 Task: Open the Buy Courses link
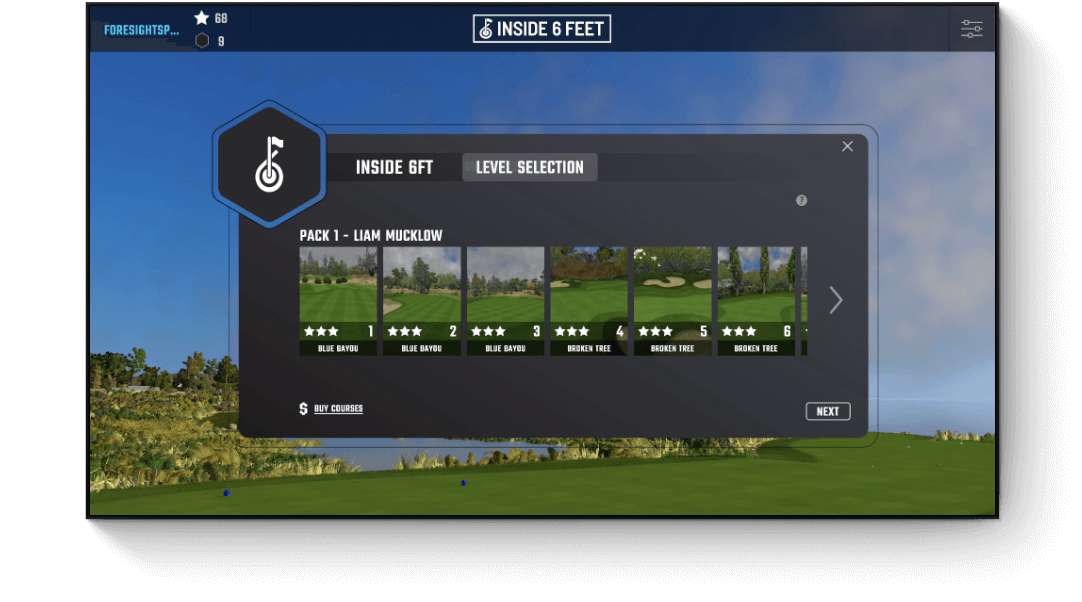coord(338,409)
